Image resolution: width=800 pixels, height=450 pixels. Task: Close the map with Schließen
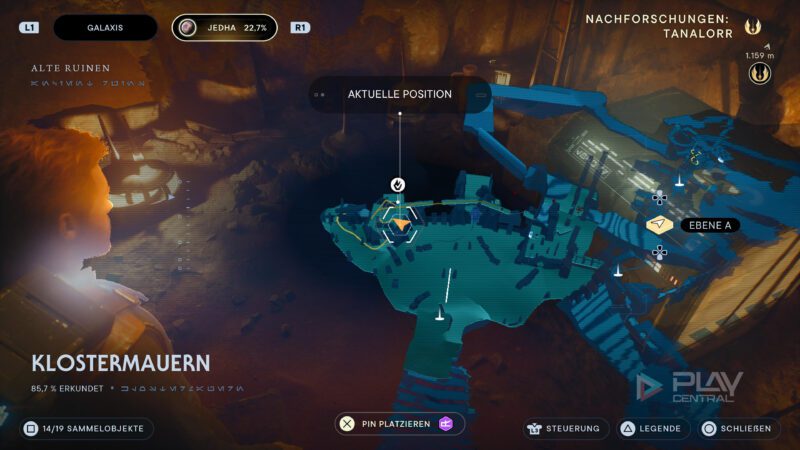coord(738,428)
